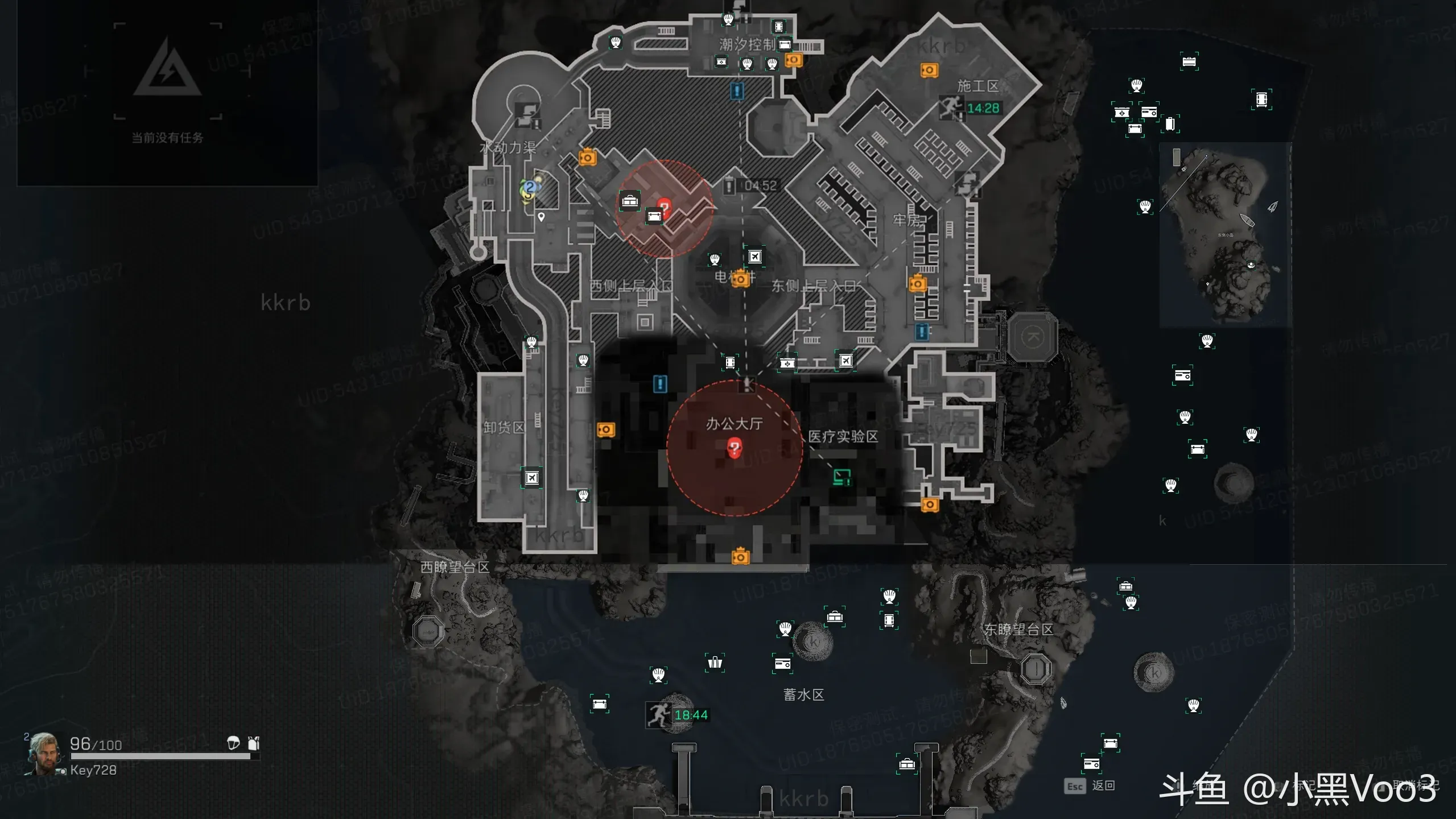The image size is (1456, 819).
Task: Click the red question mark in 办公大厅
Action: 735,448
